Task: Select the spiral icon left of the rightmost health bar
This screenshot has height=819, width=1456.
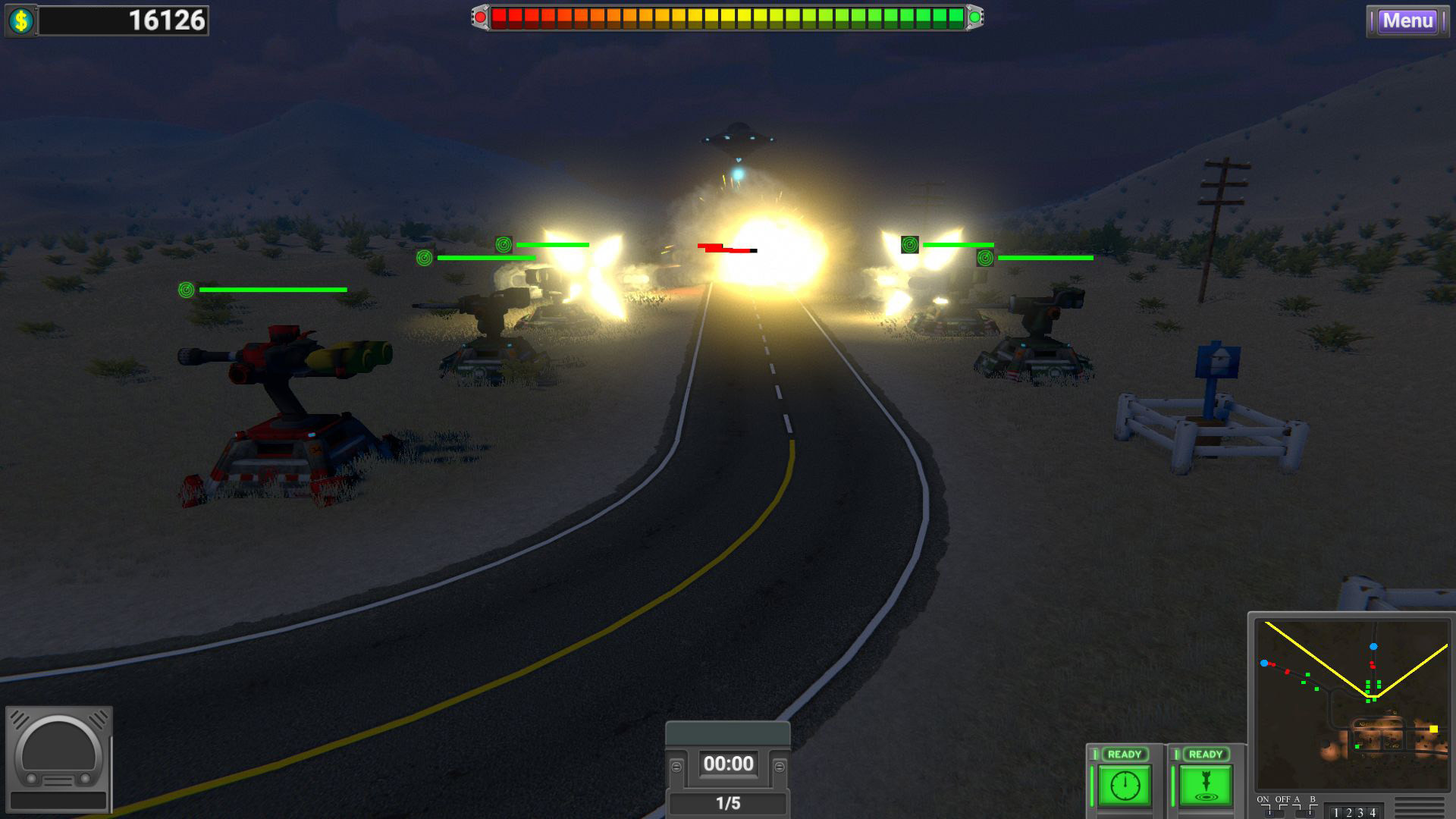Action: pyautogui.click(x=986, y=260)
